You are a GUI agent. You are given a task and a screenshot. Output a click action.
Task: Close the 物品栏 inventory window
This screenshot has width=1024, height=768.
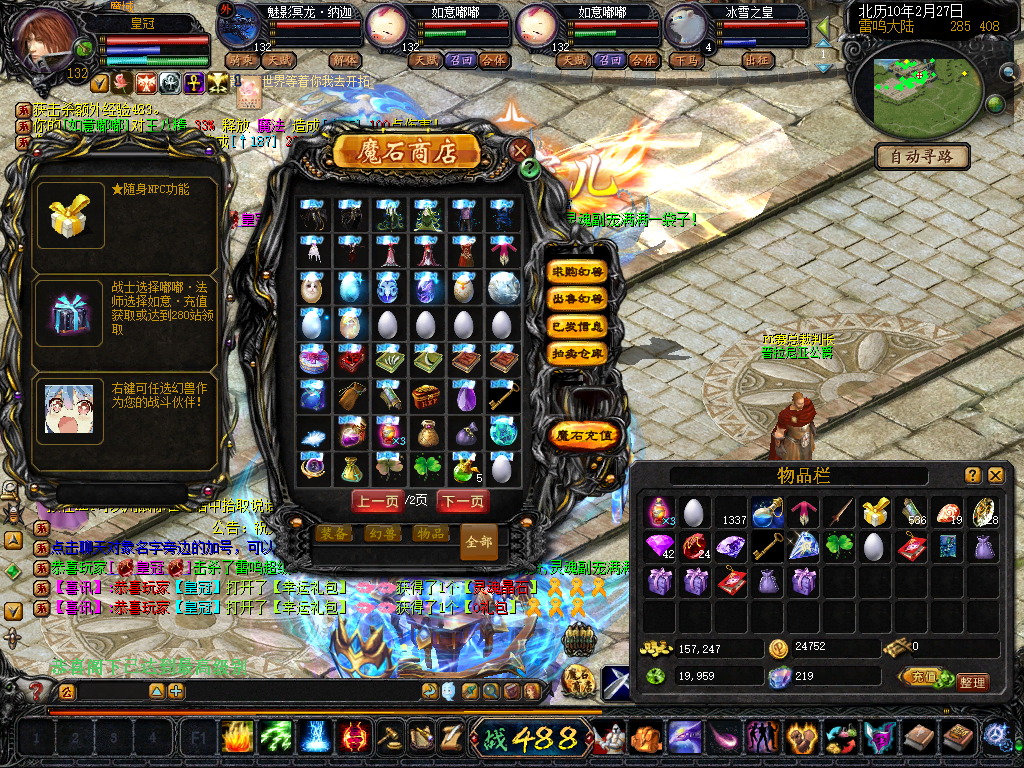click(x=996, y=476)
